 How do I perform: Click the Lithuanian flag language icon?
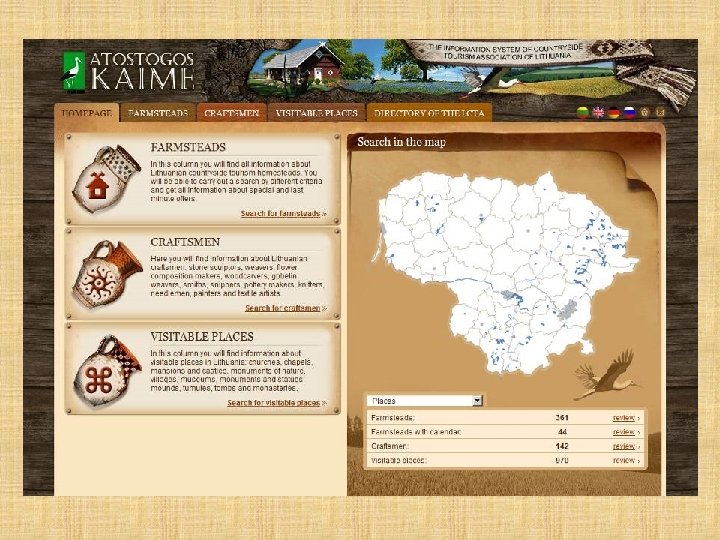(583, 113)
